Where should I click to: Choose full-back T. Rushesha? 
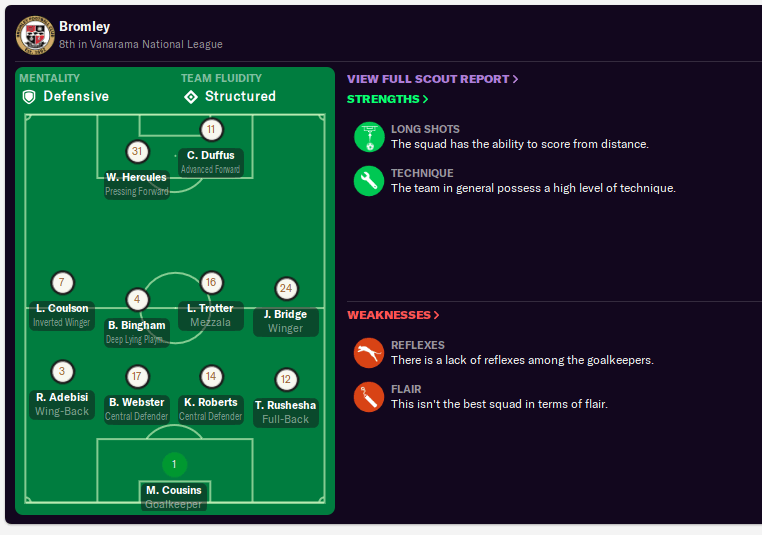click(286, 405)
